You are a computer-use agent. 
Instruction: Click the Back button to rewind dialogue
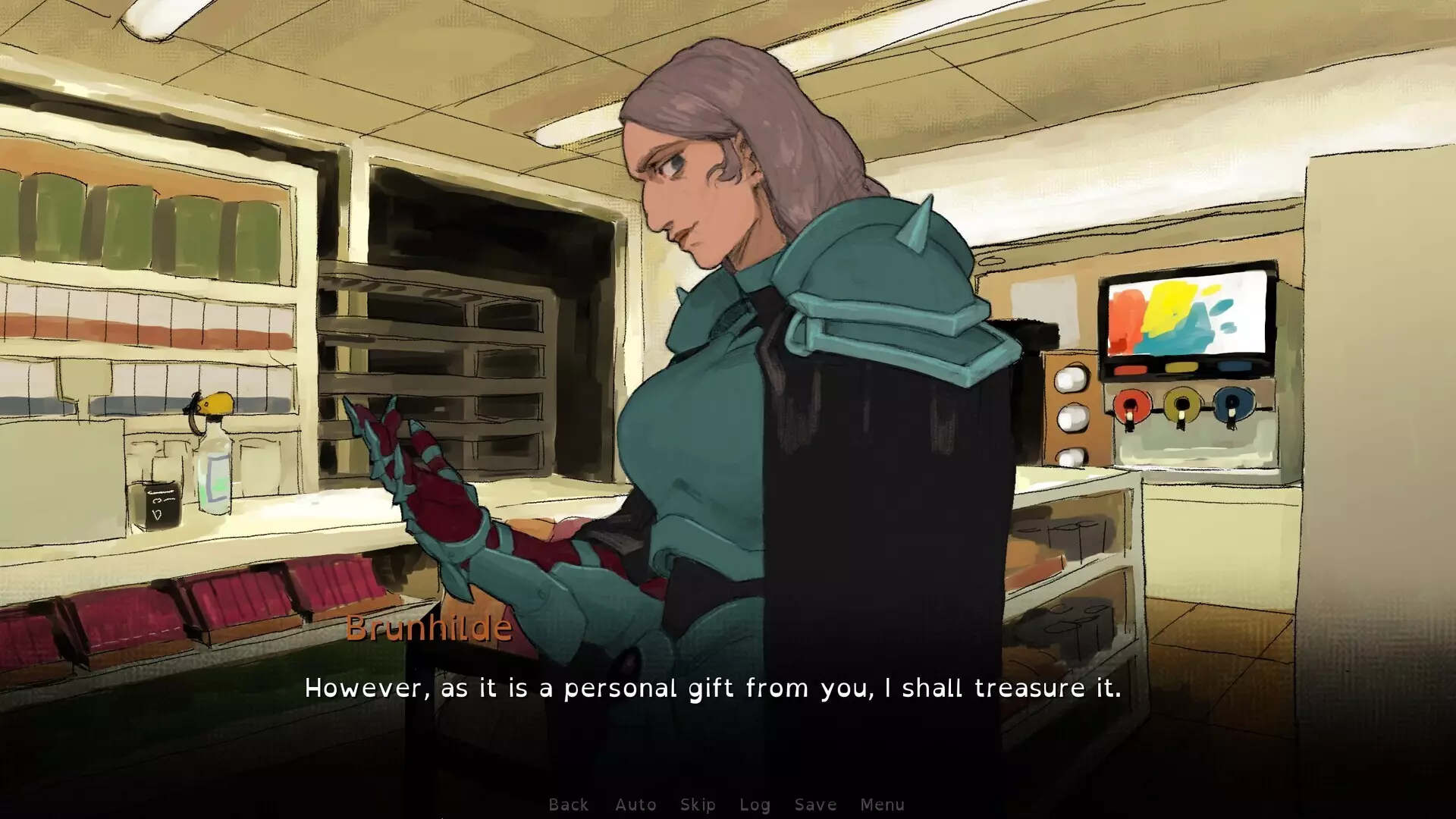[569, 805]
